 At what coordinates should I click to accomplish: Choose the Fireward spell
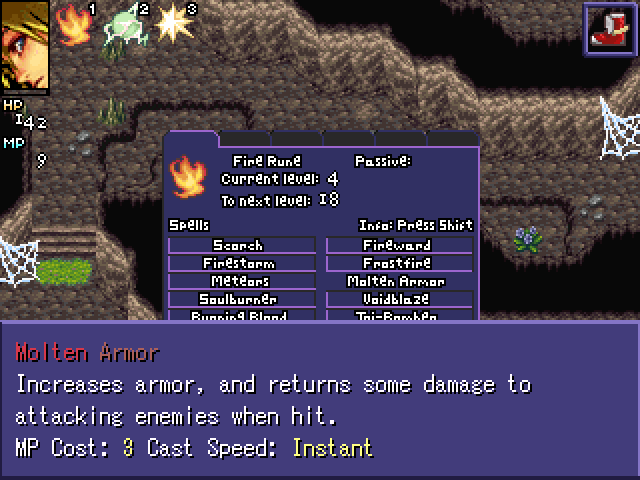pos(400,245)
